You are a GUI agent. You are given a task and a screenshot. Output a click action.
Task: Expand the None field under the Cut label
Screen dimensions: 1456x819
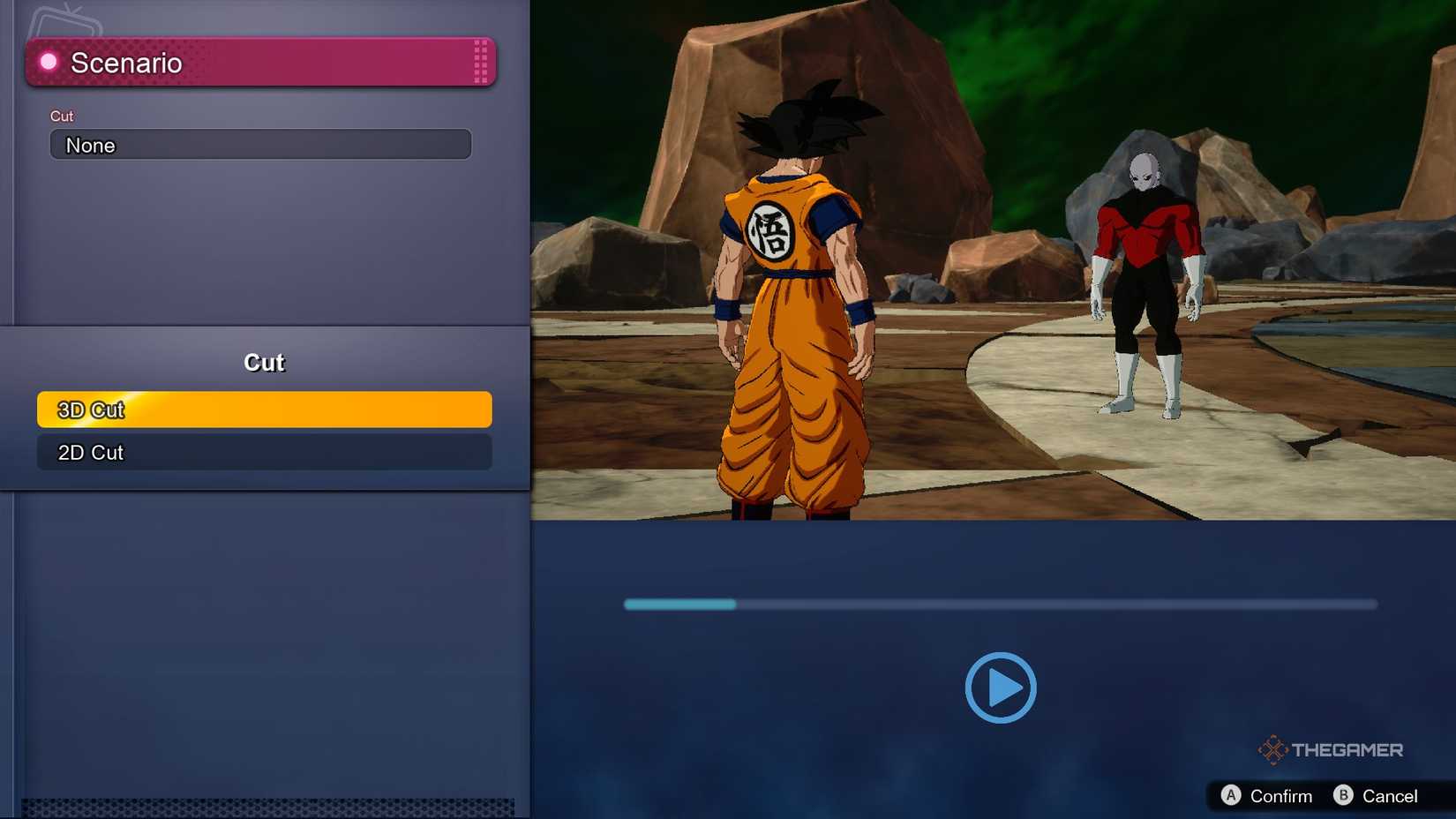coord(260,144)
